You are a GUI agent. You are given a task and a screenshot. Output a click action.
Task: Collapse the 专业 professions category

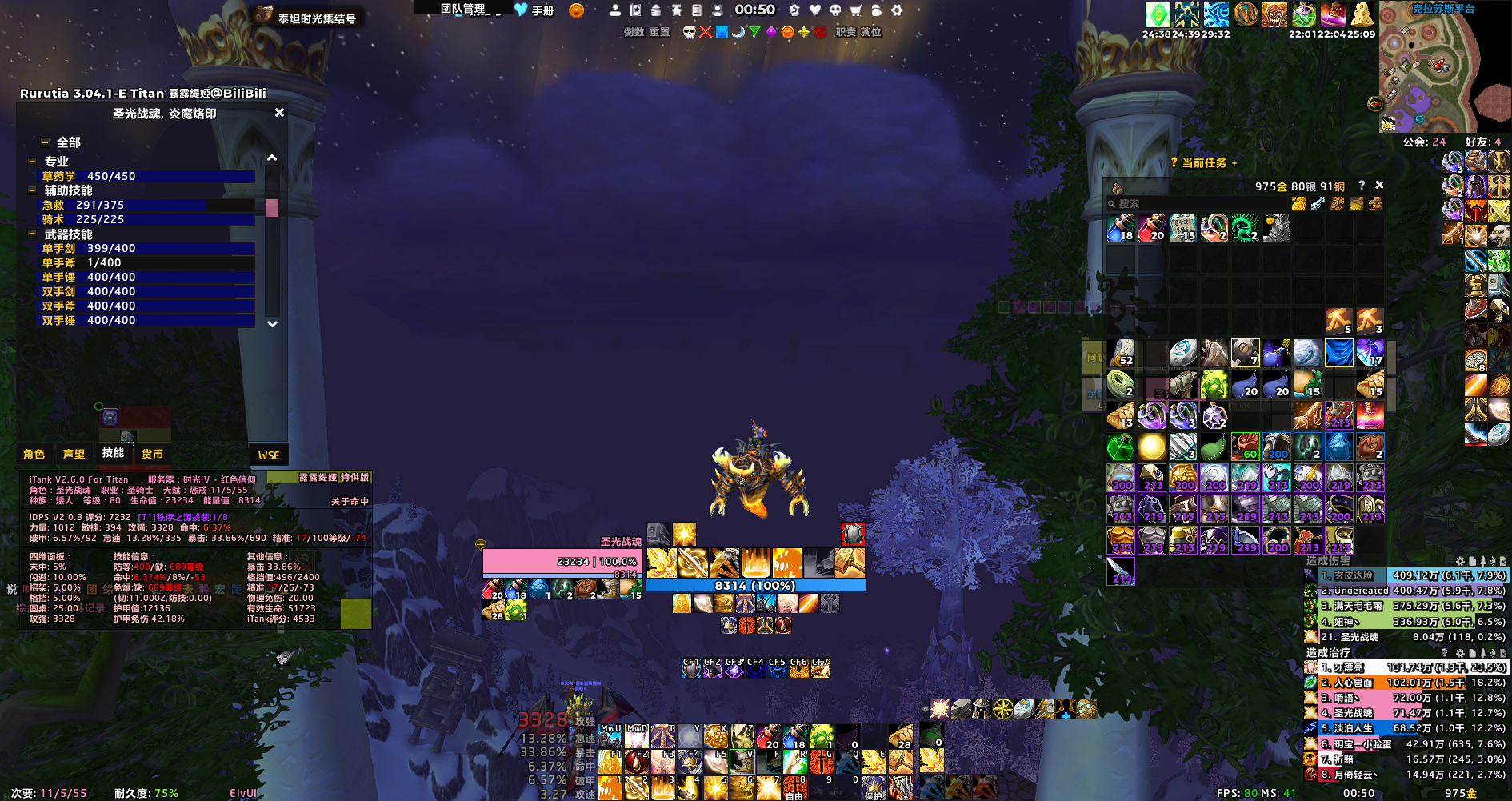click(x=33, y=162)
